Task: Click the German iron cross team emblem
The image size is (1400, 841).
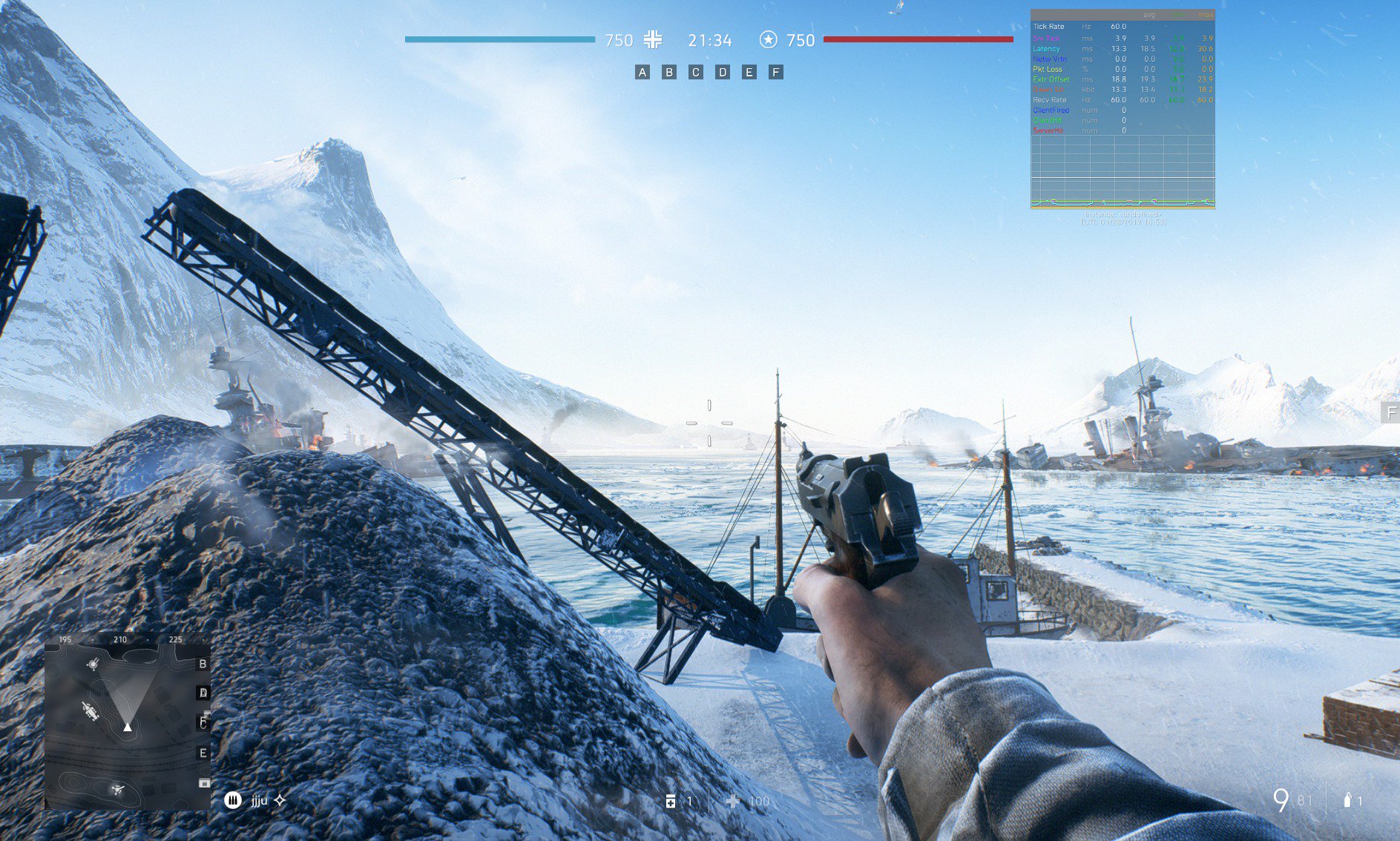Action: (653, 40)
